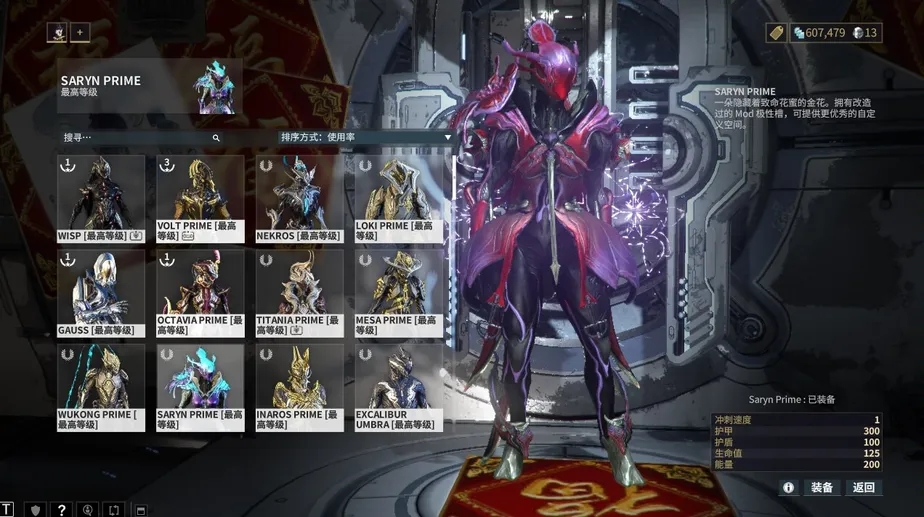Choose the Gauss warframe tile
924x517 pixels.
(x=100, y=292)
